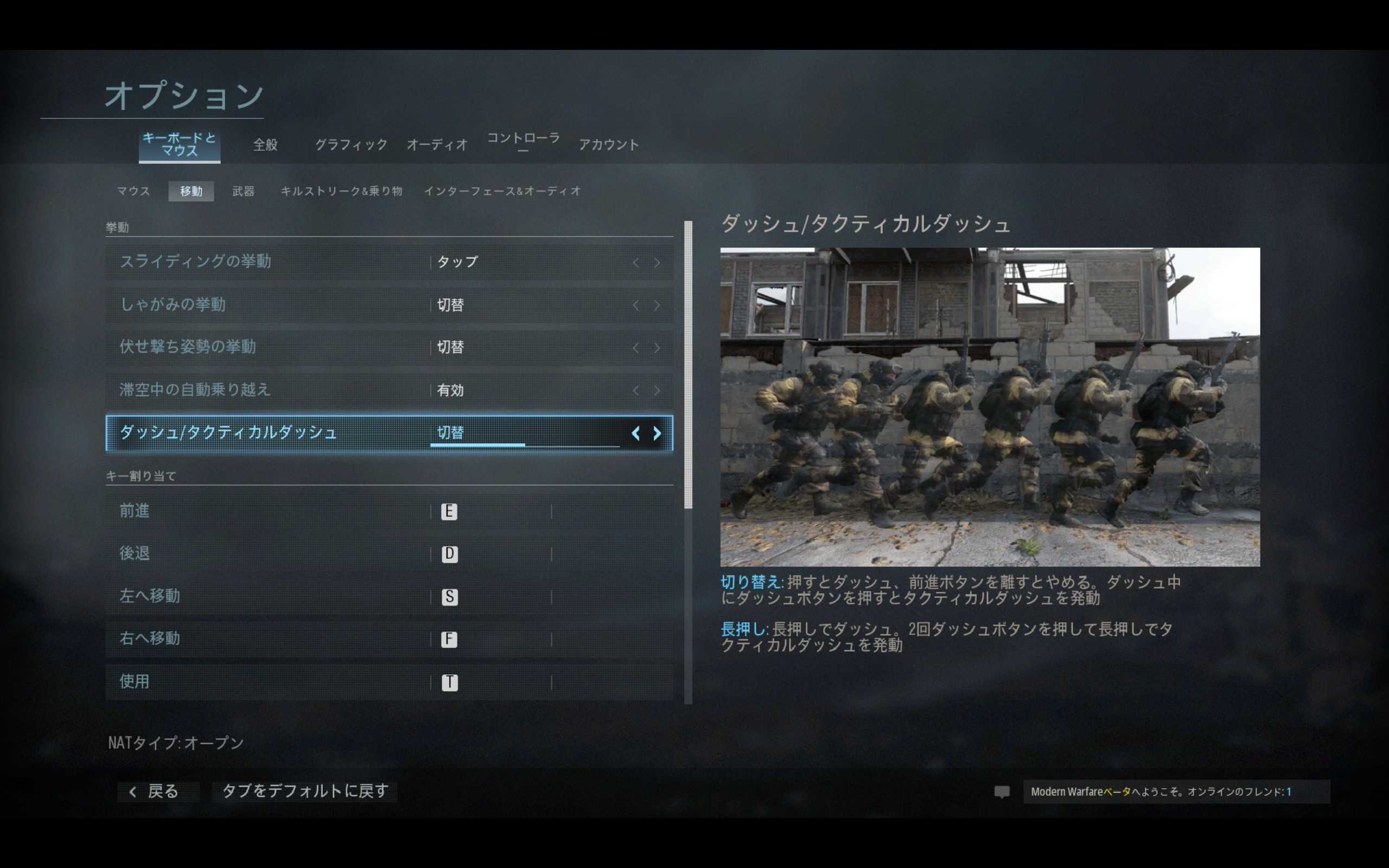Select the 滞空中の自動乗り越え setting row
The image size is (1389, 868).
(389, 391)
